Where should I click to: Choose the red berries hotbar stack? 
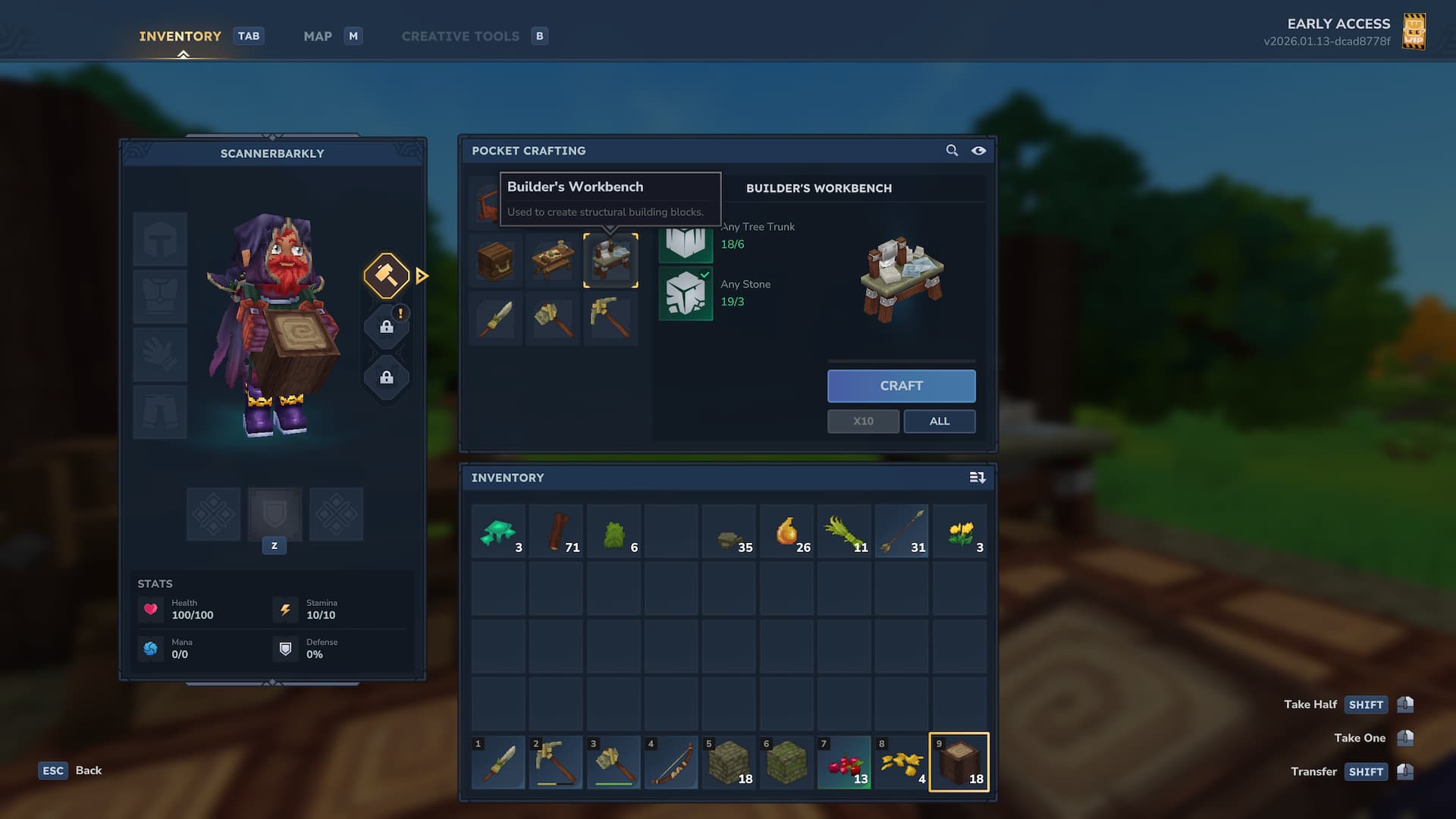[844, 762]
